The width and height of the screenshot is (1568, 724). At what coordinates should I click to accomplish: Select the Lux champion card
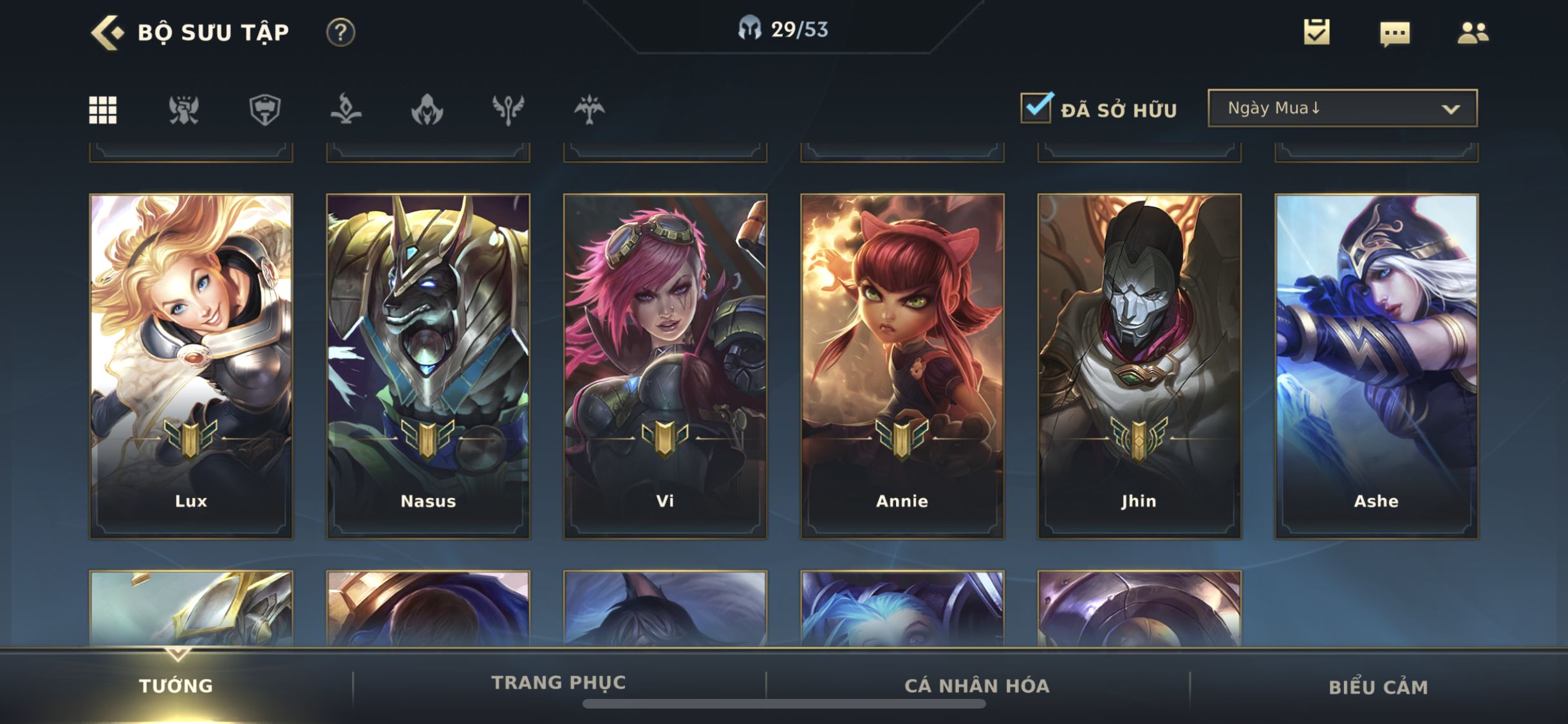pos(191,366)
